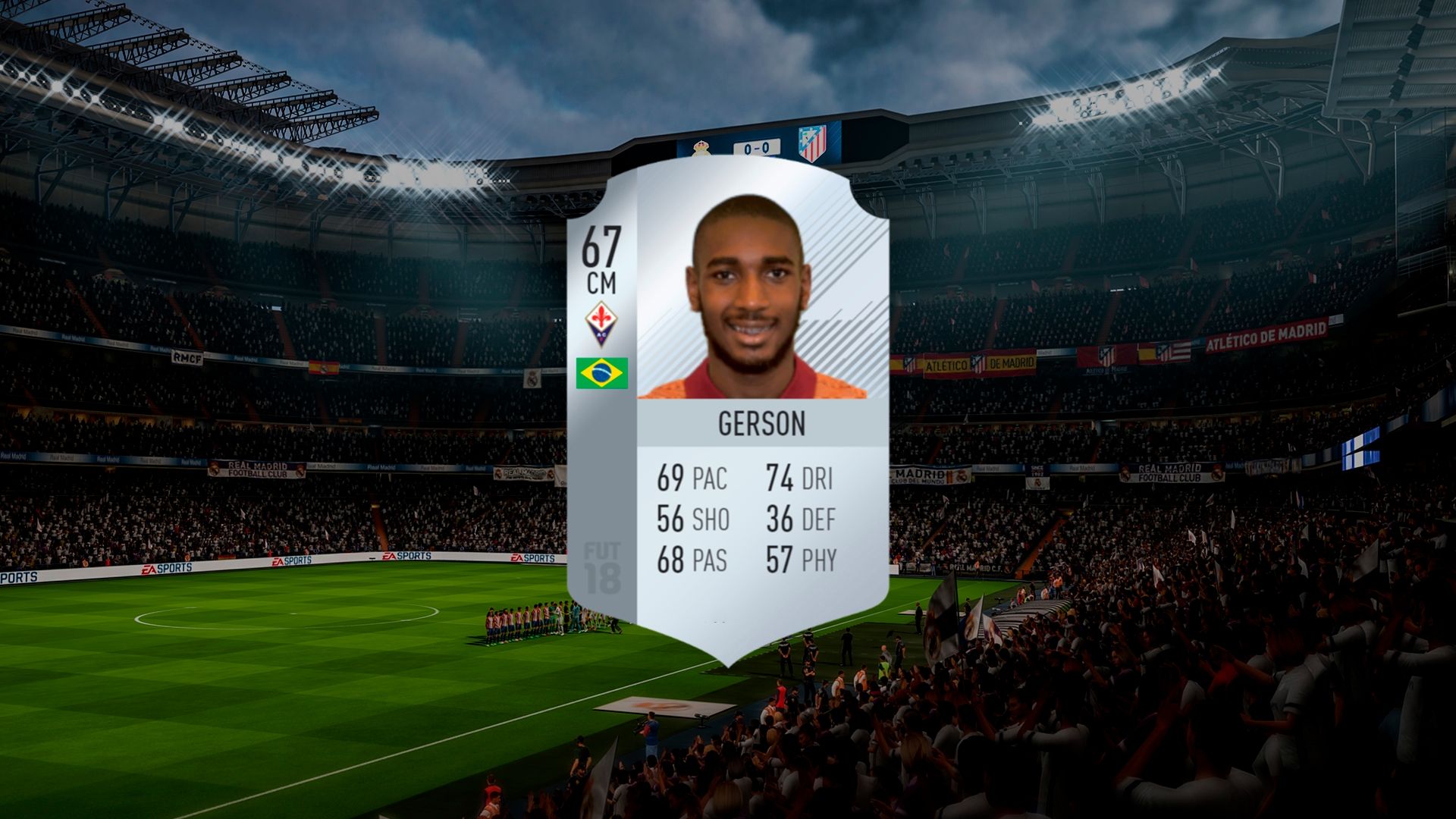
Task: Select the Atlético de Madrid banner on the right
Action: click(x=1266, y=334)
